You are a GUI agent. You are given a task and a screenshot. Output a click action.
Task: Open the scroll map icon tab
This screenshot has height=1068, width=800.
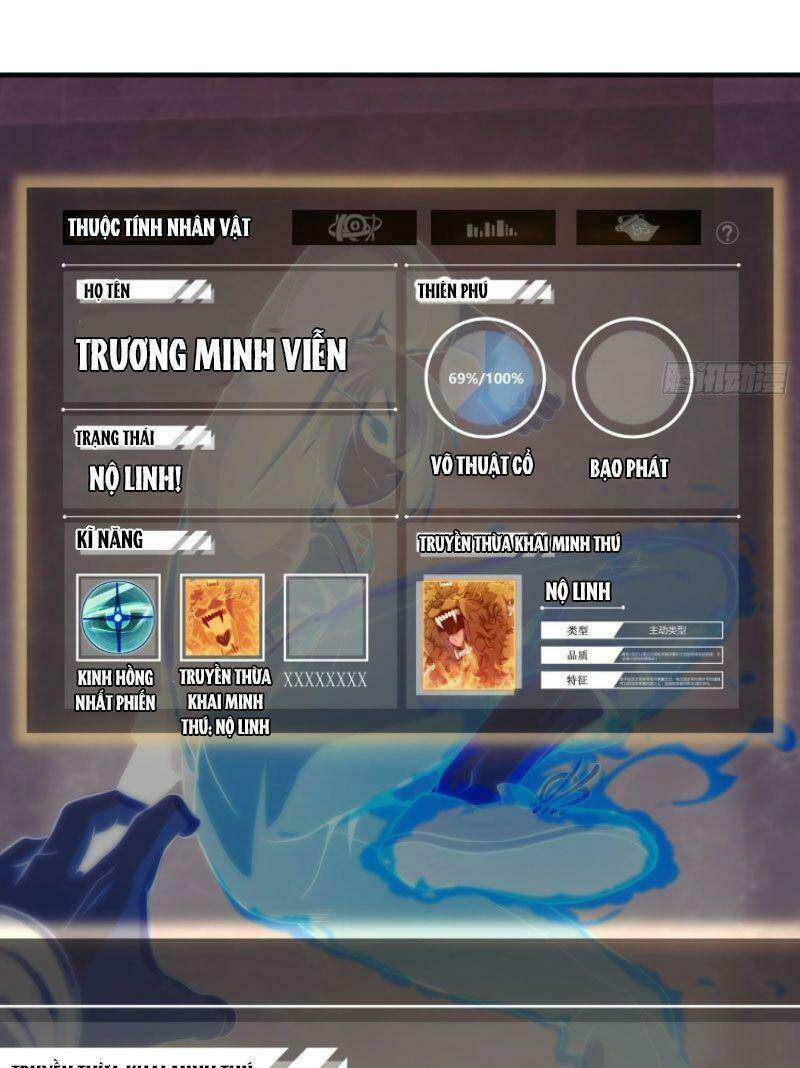638,228
